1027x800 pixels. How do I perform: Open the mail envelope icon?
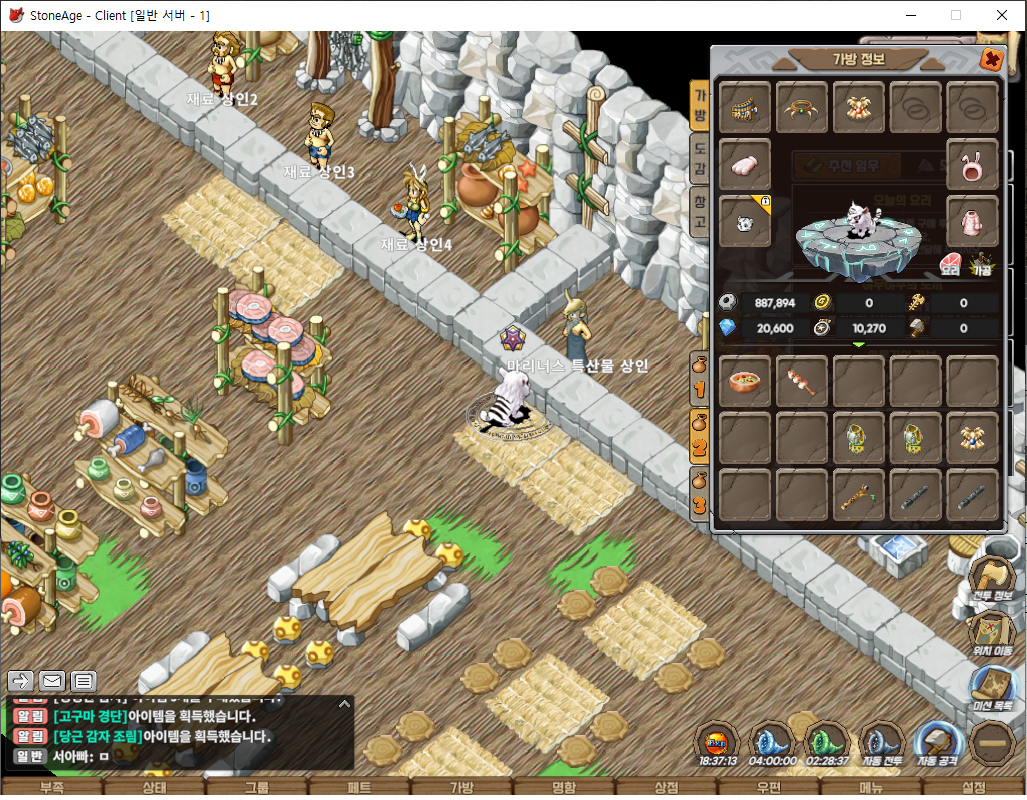[x=52, y=681]
